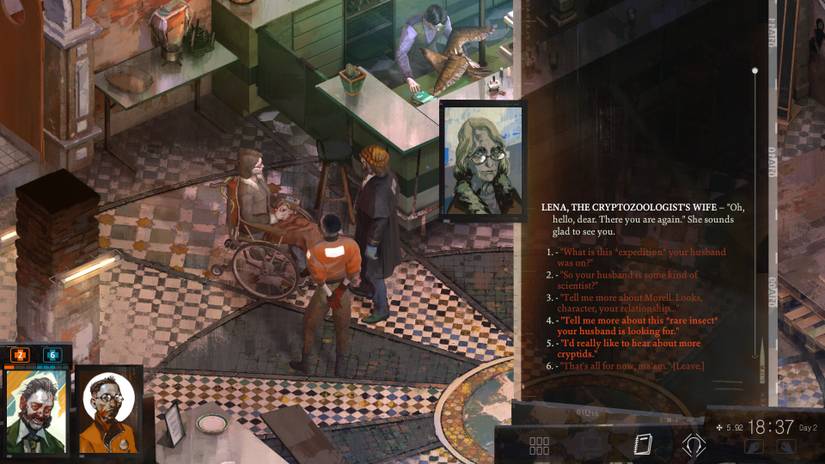Select Kim Kitsuragi's portrait in orange jacket
Viewport: 825px width, 464px height.
(x=107, y=410)
